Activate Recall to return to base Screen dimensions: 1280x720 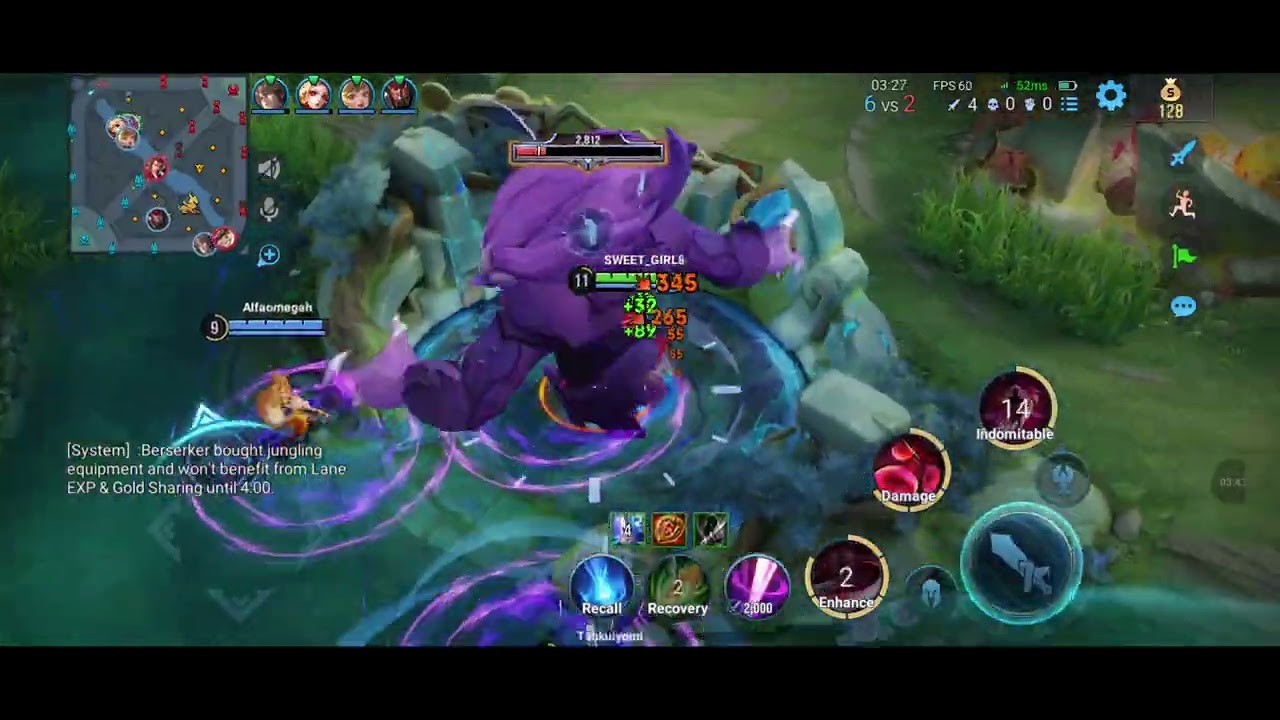tap(602, 584)
